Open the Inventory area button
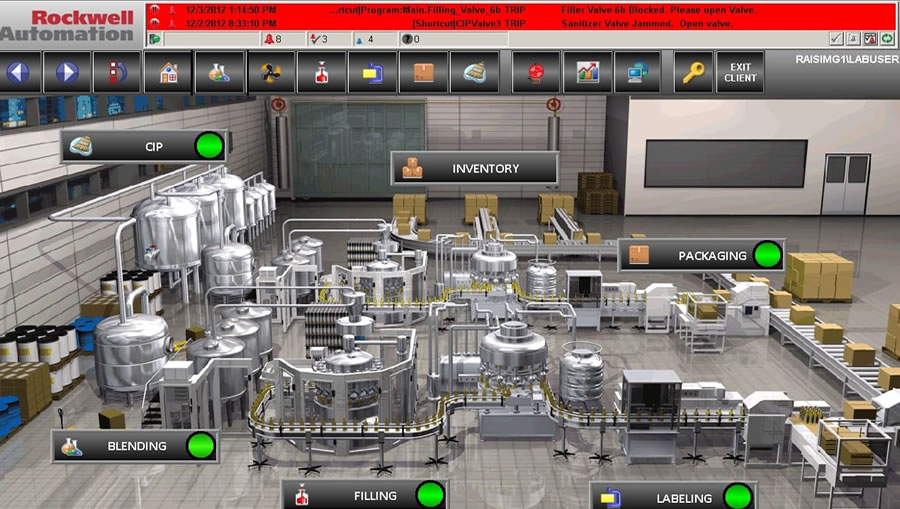The image size is (900, 509). pyautogui.click(x=474, y=168)
